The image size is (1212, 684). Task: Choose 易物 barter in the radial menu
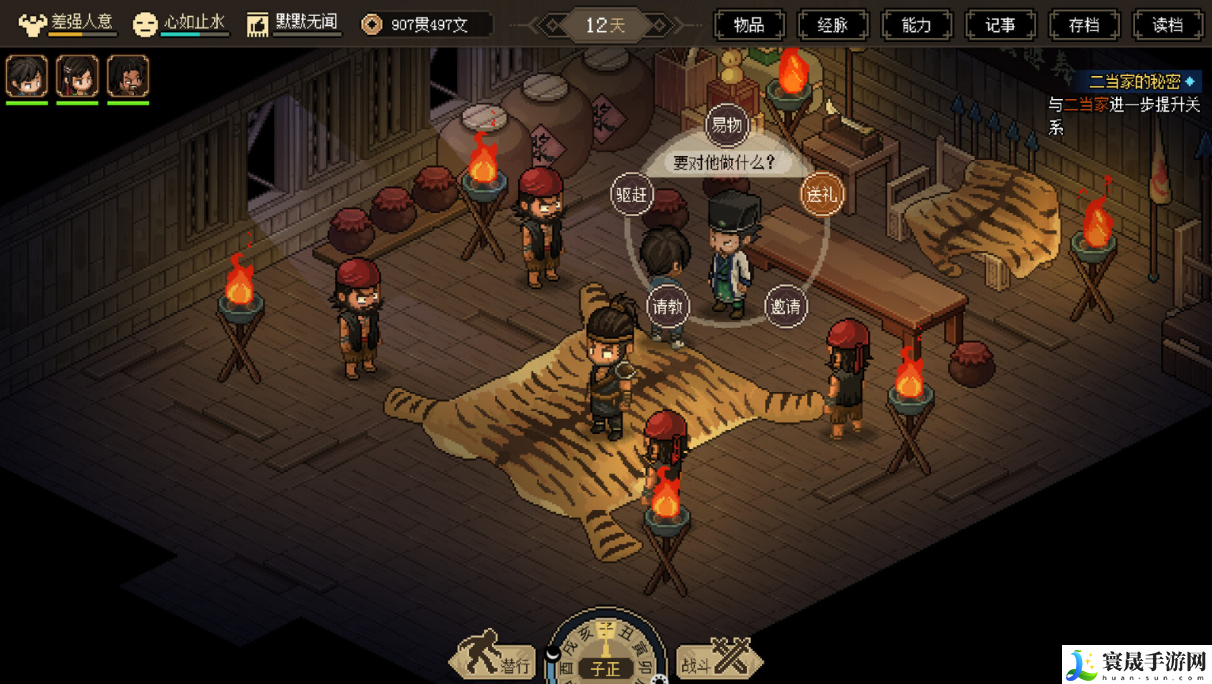click(727, 126)
